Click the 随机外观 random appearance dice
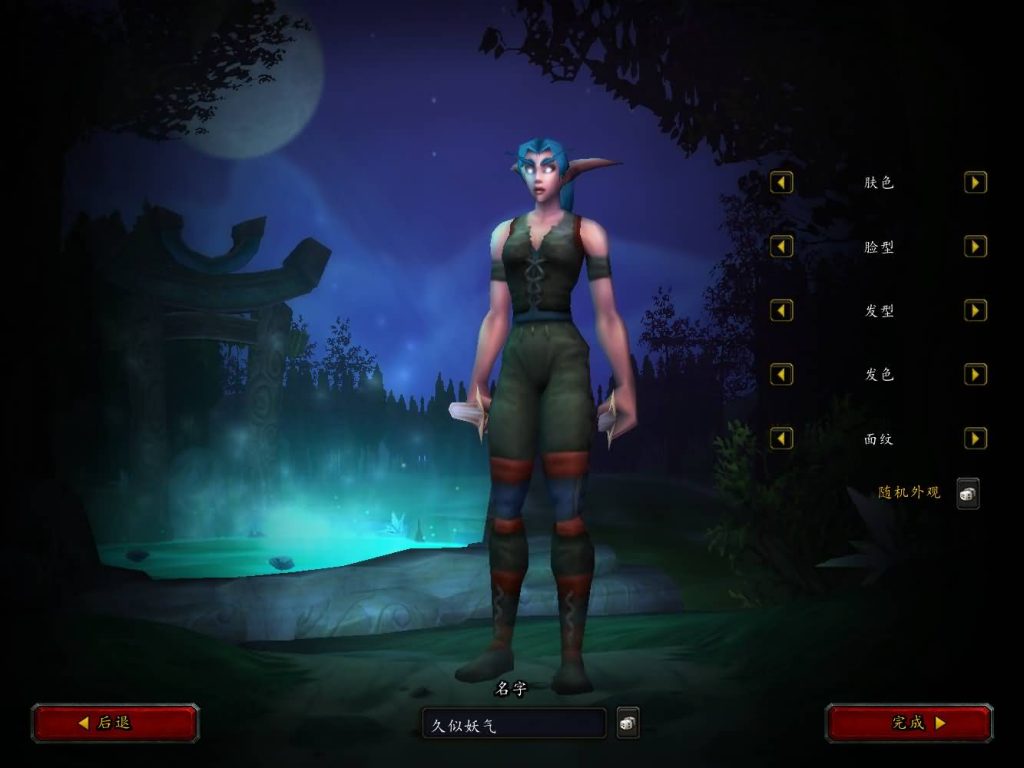This screenshot has height=768, width=1024. pos(967,493)
